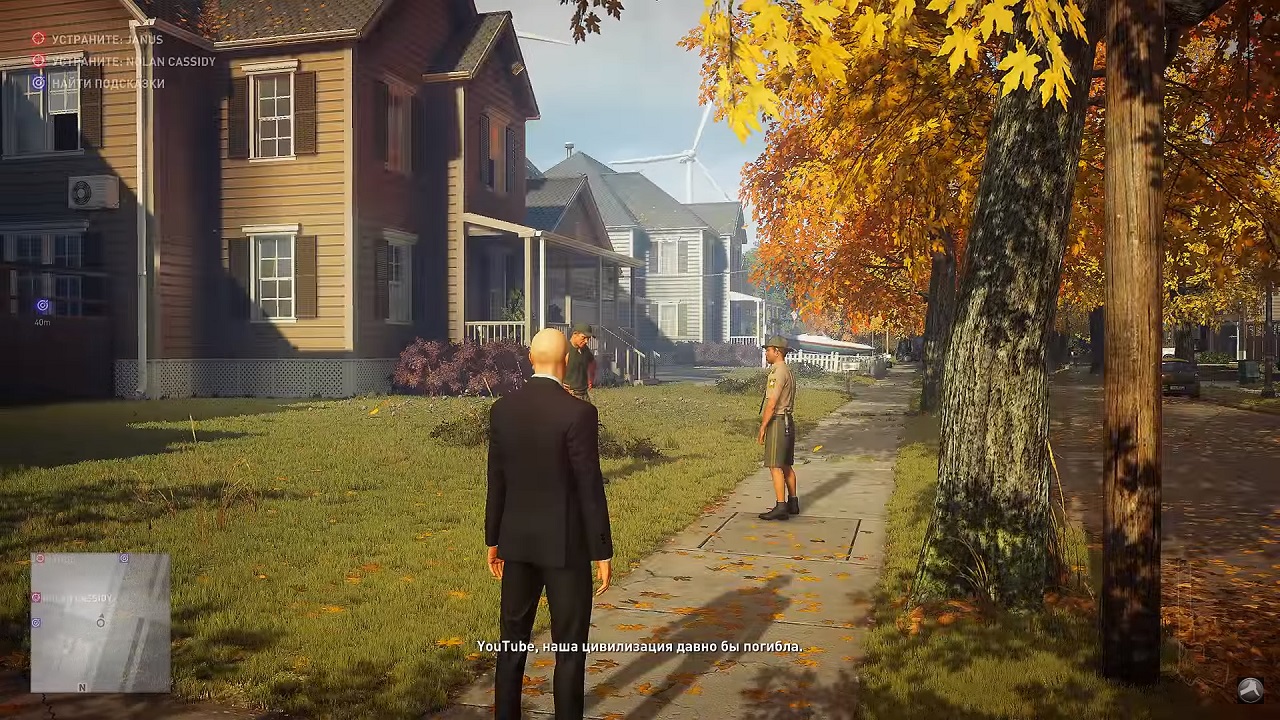Select the "Найти подсказки" objective entry
Viewport: 1280px width, 720px height.
click(107, 83)
